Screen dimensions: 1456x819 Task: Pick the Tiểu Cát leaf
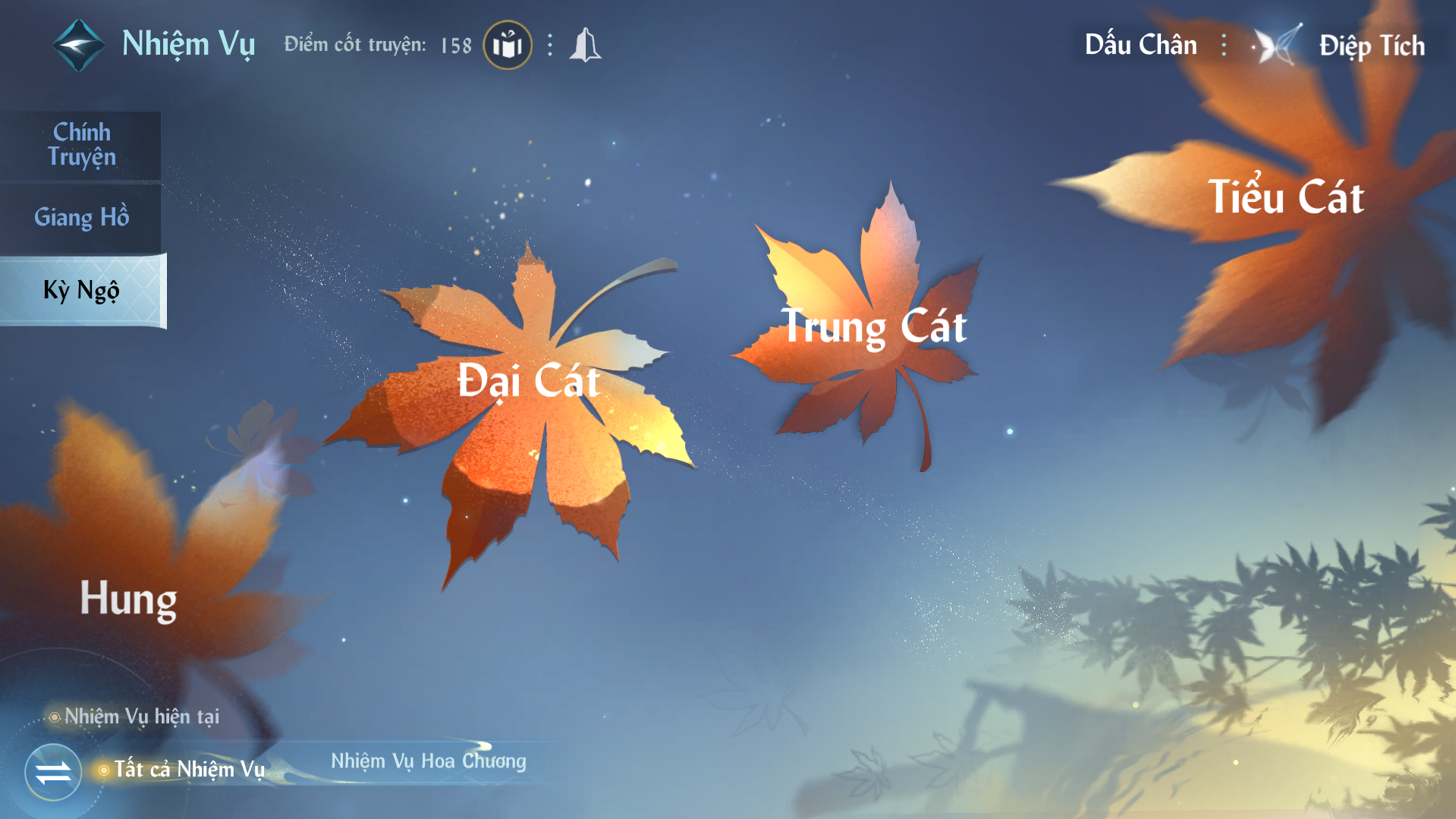click(1285, 199)
